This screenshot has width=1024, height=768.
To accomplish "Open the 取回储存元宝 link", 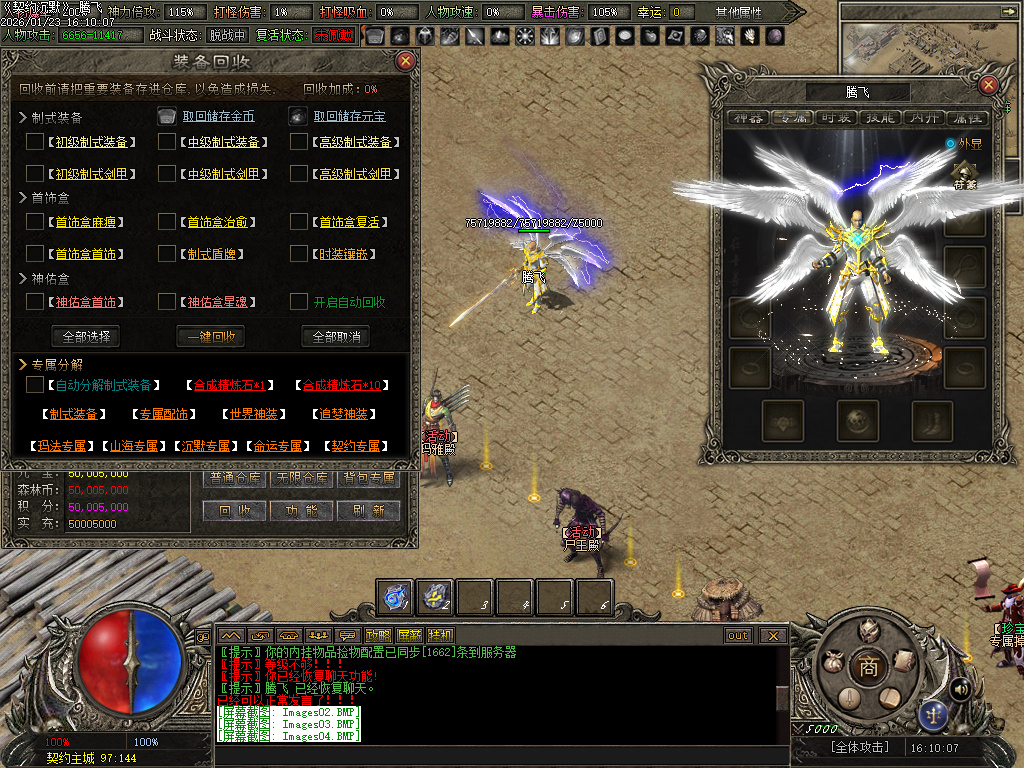I will coord(349,116).
